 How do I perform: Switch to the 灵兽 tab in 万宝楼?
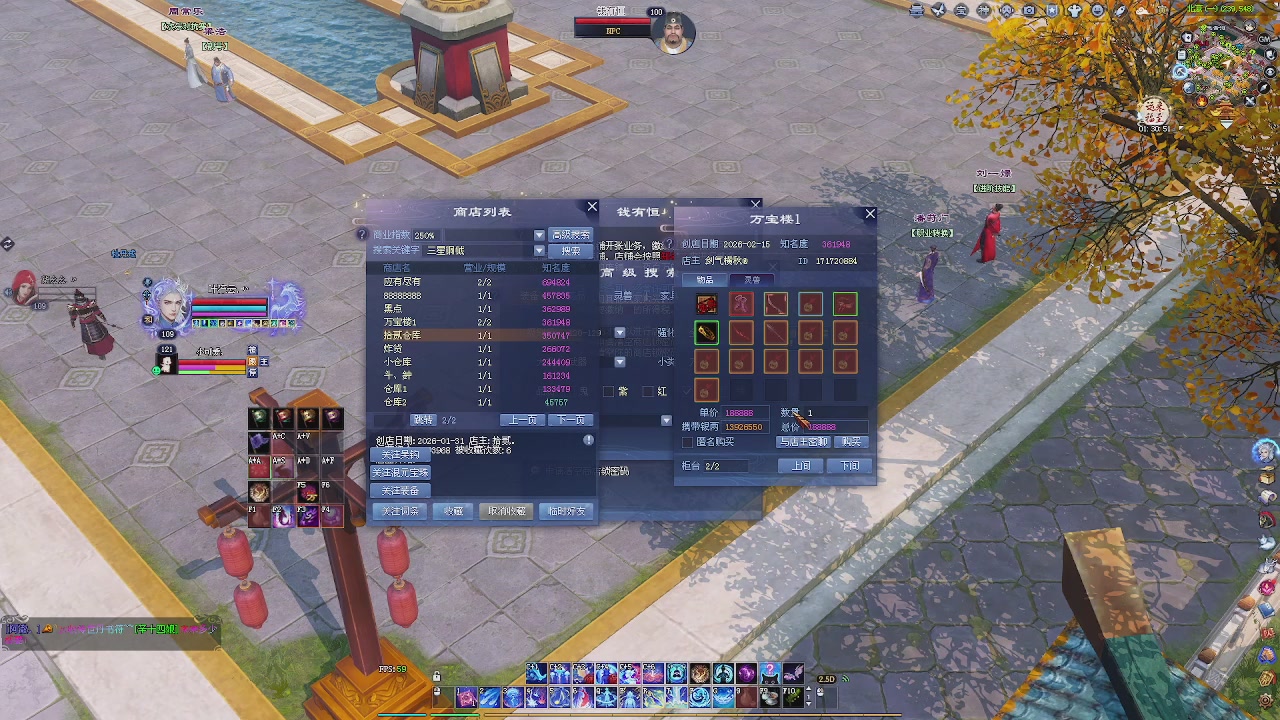[753, 280]
